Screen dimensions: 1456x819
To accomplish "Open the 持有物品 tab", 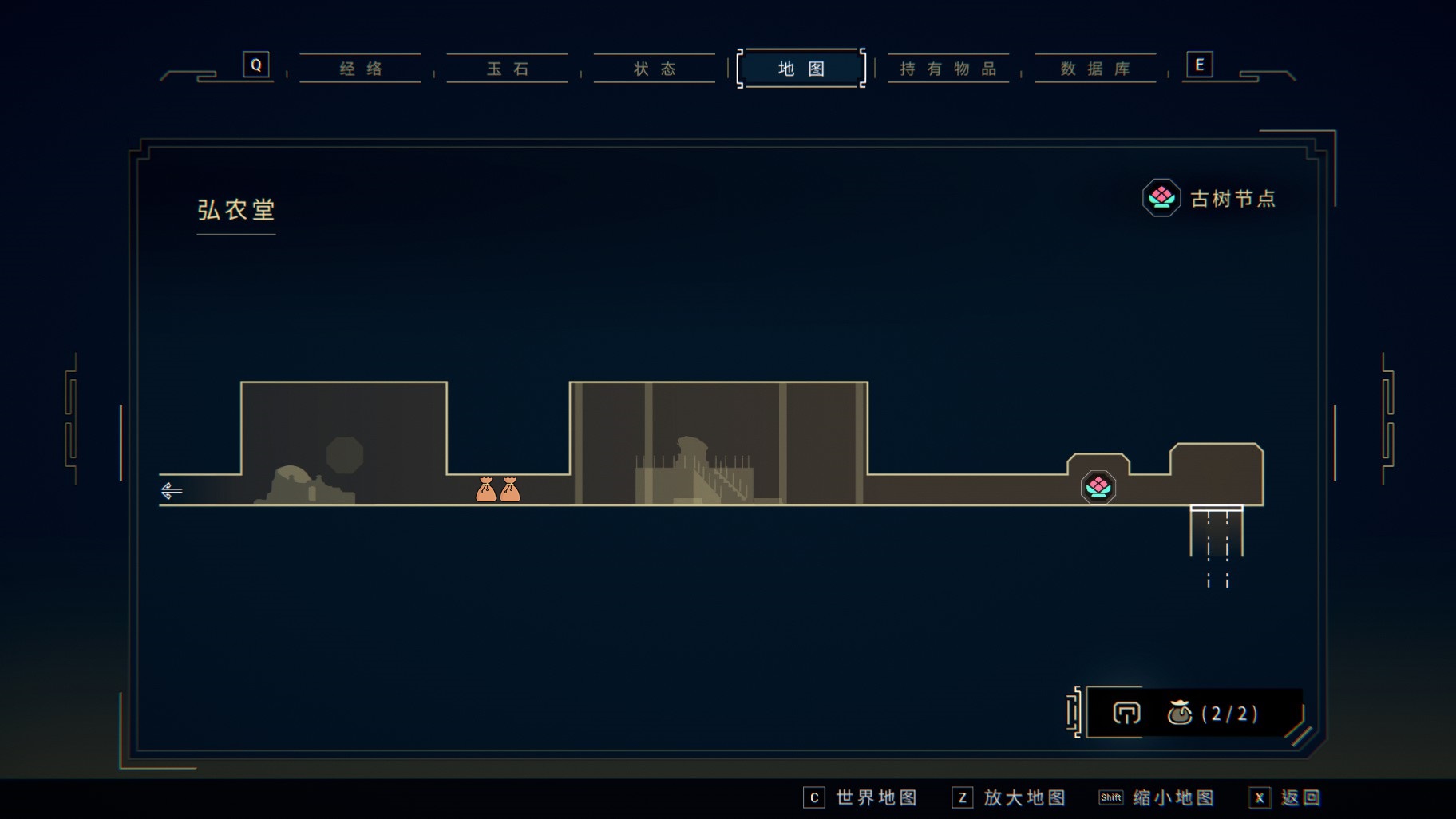I will click(x=948, y=69).
